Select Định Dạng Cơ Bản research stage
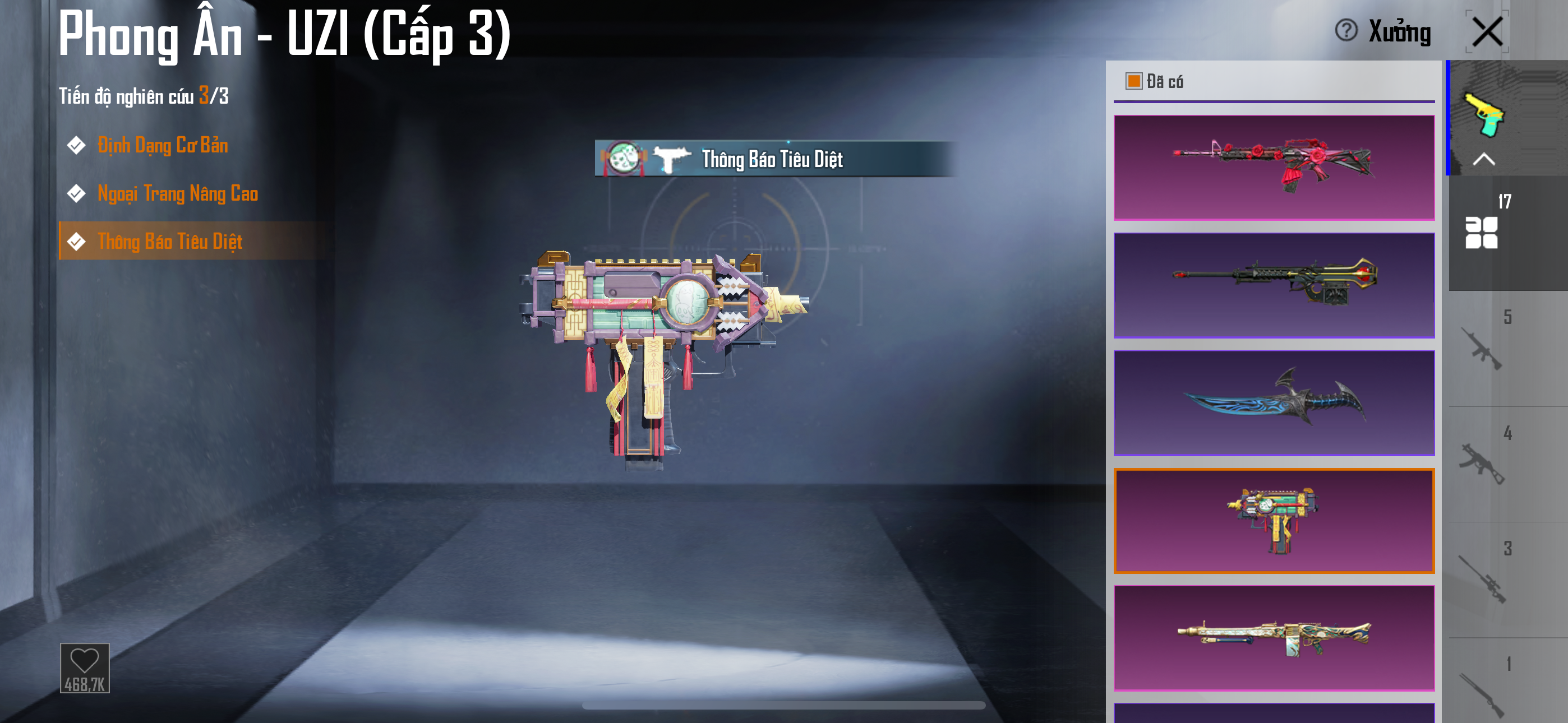 point(163,146)
